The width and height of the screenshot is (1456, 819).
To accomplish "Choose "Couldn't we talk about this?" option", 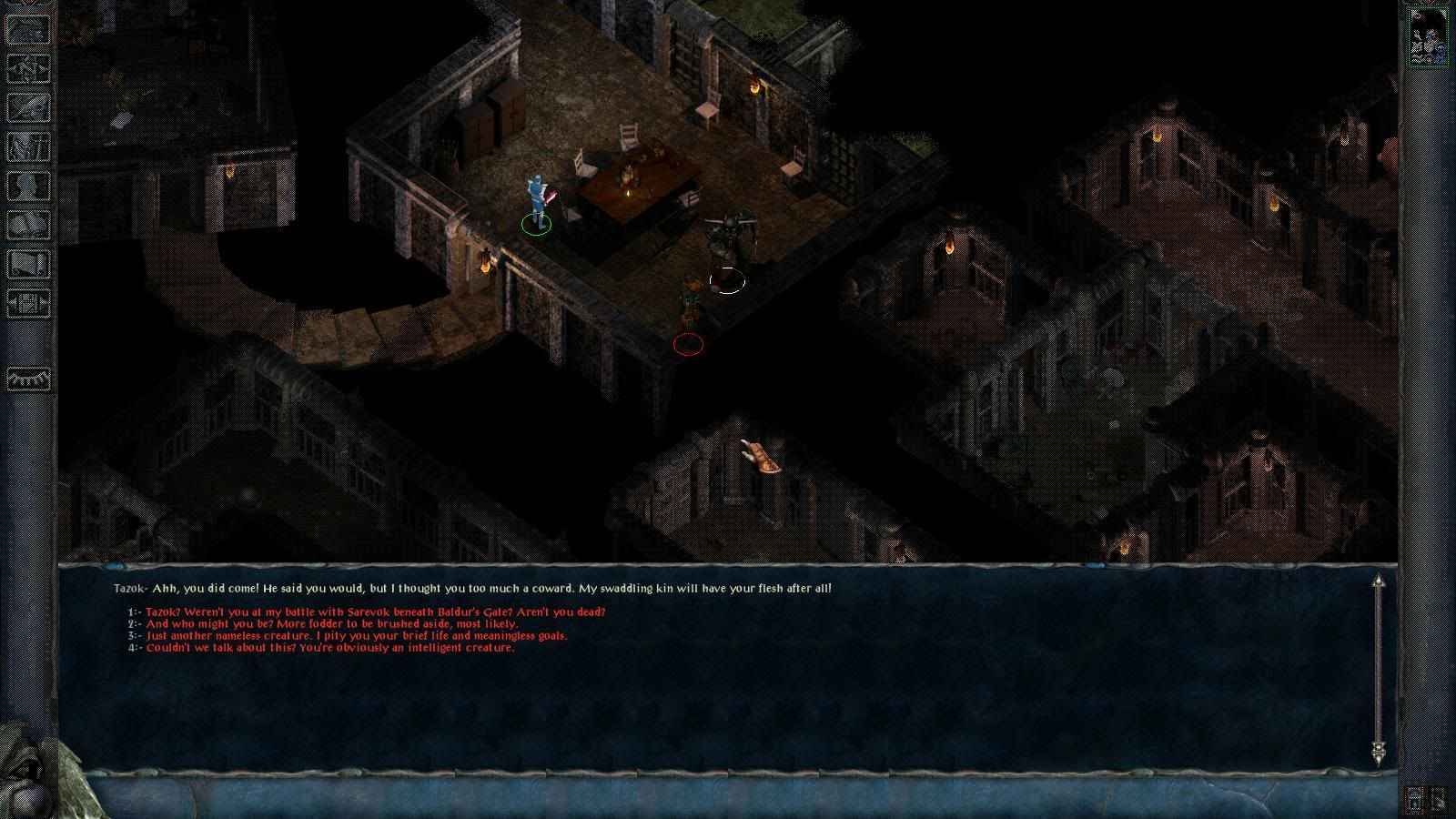I will (329, 648).
